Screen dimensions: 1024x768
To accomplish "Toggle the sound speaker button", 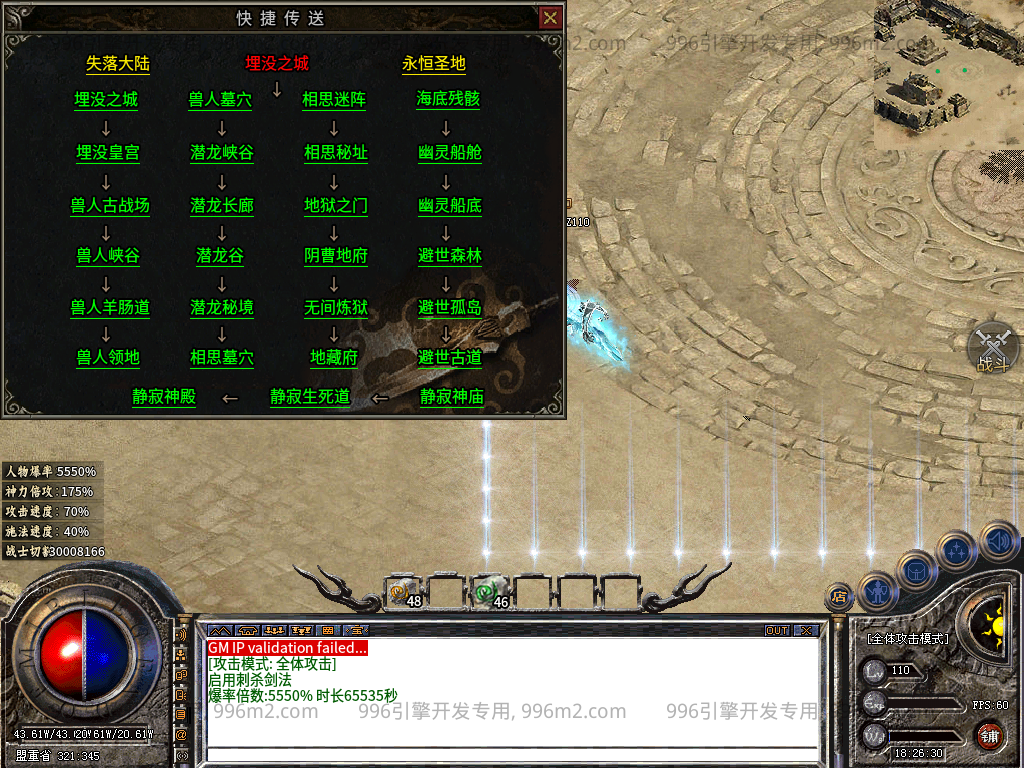I will click(998, 540).
